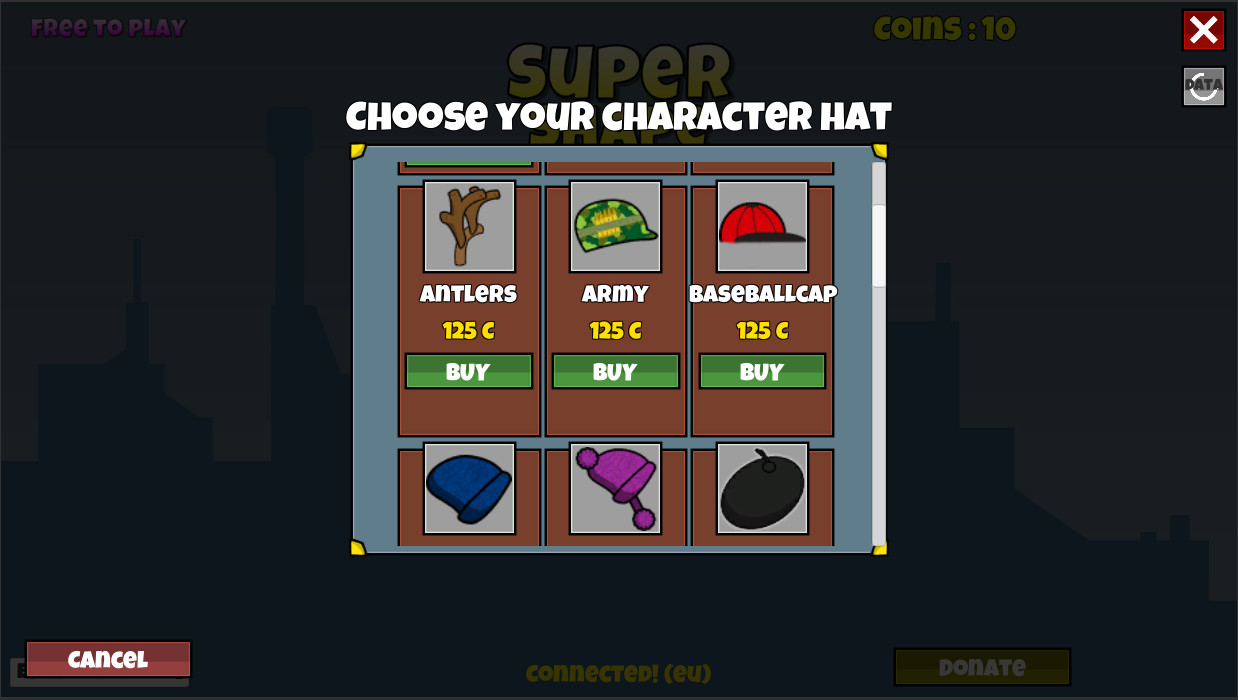Choose the purple pom-pom hat thumbnail

(615, 488)
